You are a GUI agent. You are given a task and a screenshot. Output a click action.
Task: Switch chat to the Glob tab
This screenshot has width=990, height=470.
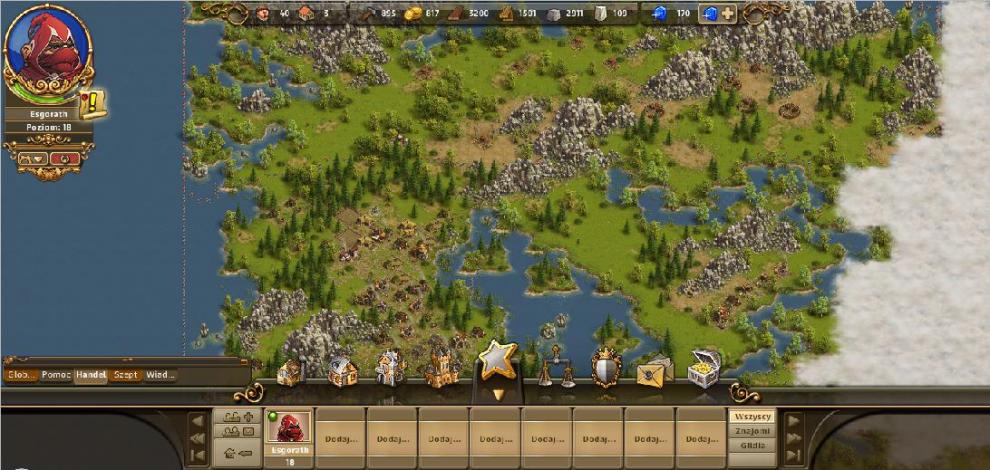[x=20, y=375]
